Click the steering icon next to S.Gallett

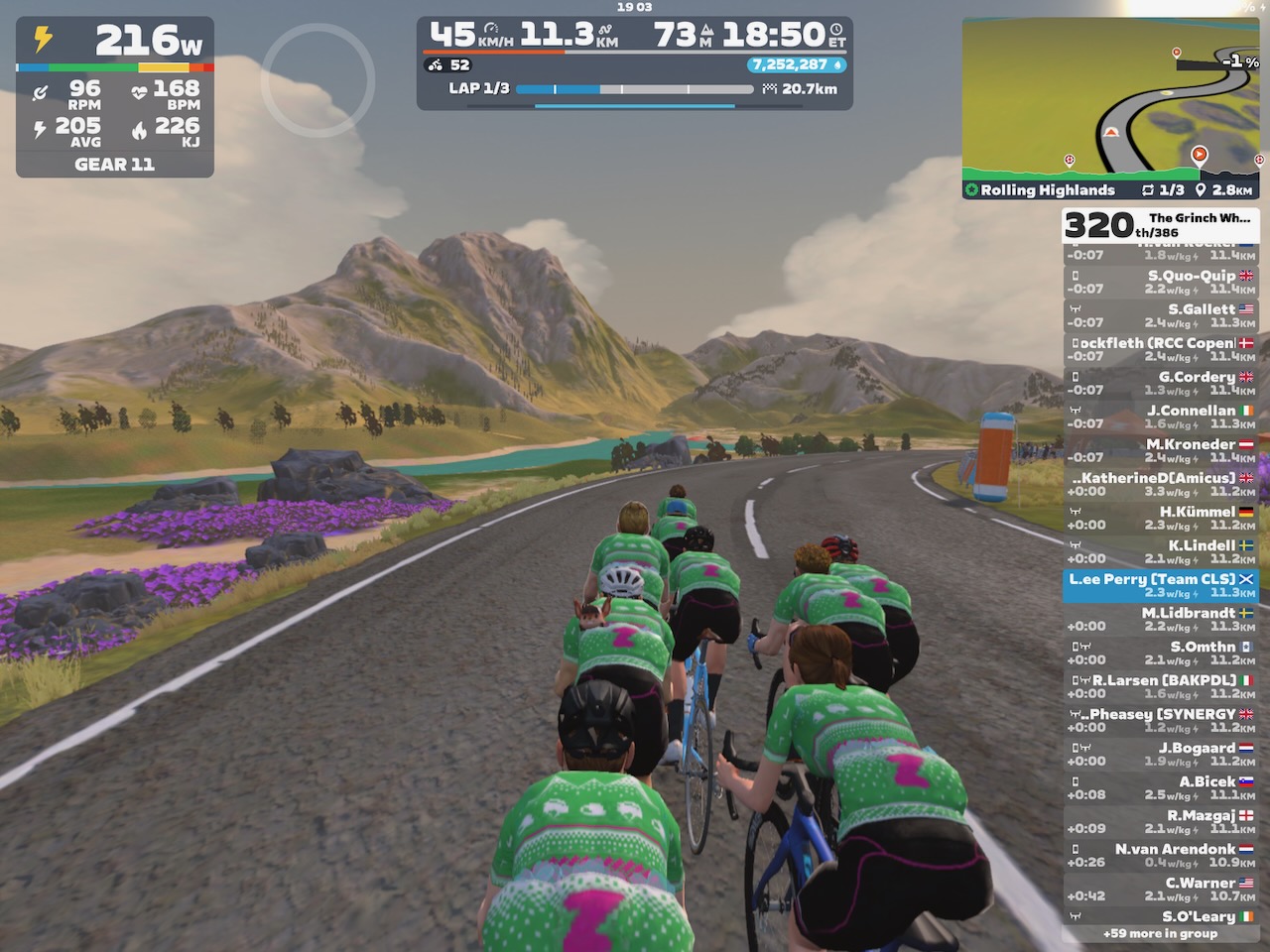[1075, 308]
